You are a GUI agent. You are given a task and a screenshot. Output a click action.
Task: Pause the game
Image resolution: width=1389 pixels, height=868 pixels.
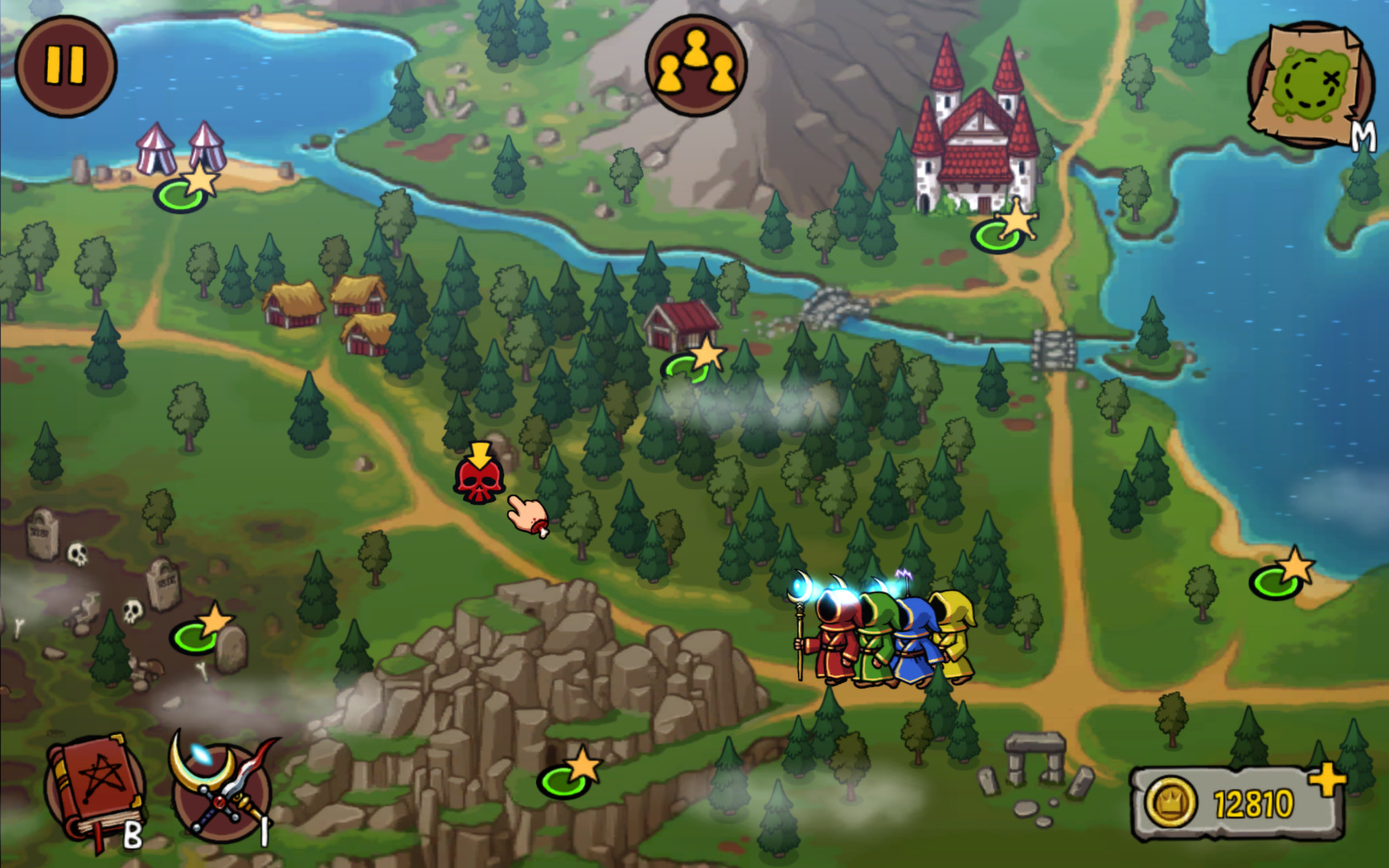coord(64,63)
